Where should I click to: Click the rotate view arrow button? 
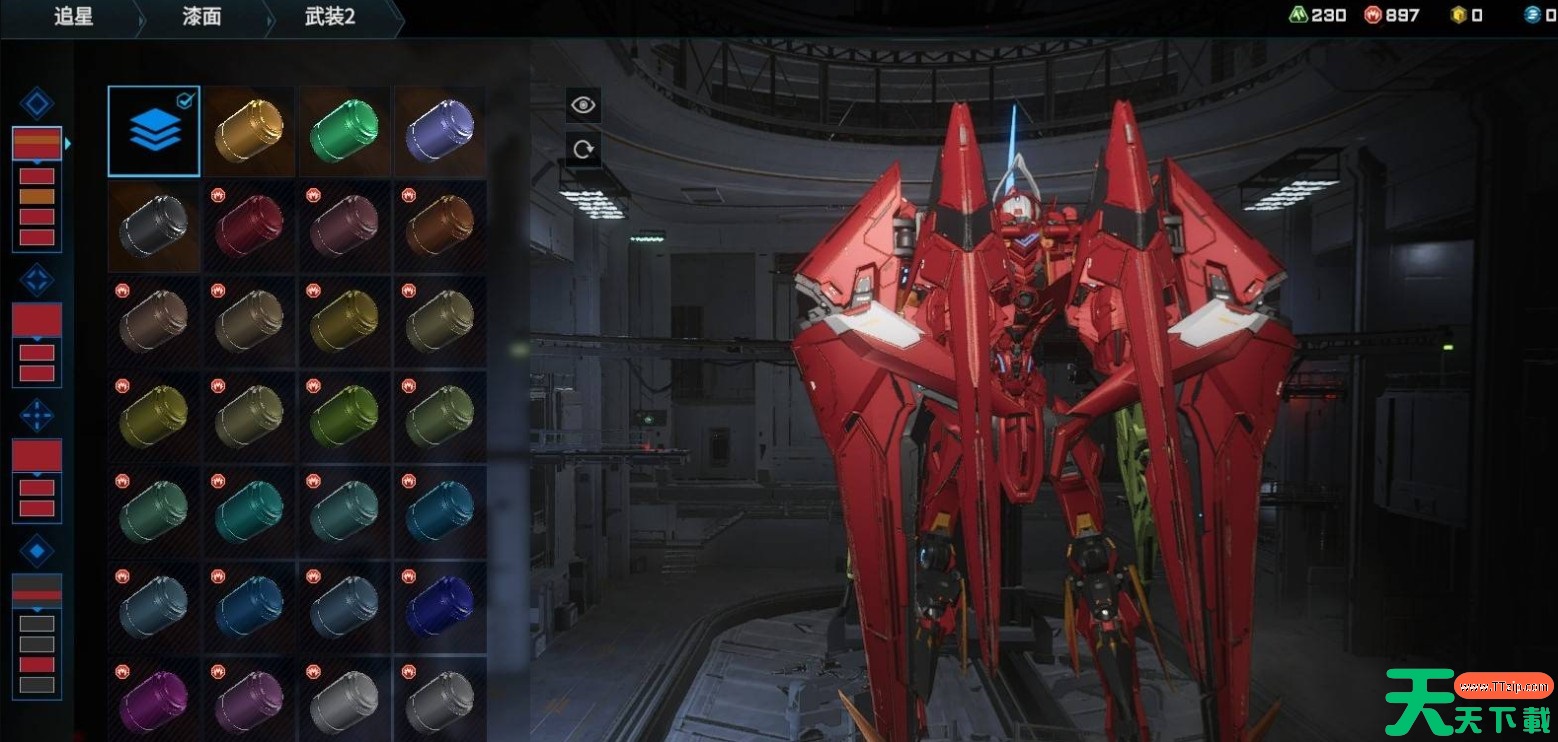[583, 150]
